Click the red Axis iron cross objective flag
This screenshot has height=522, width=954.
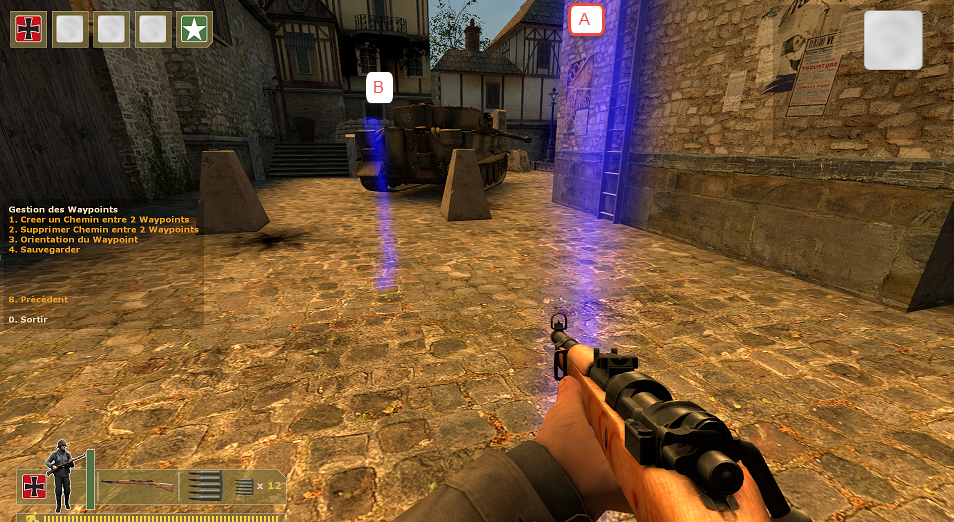[x=29, y=29]
